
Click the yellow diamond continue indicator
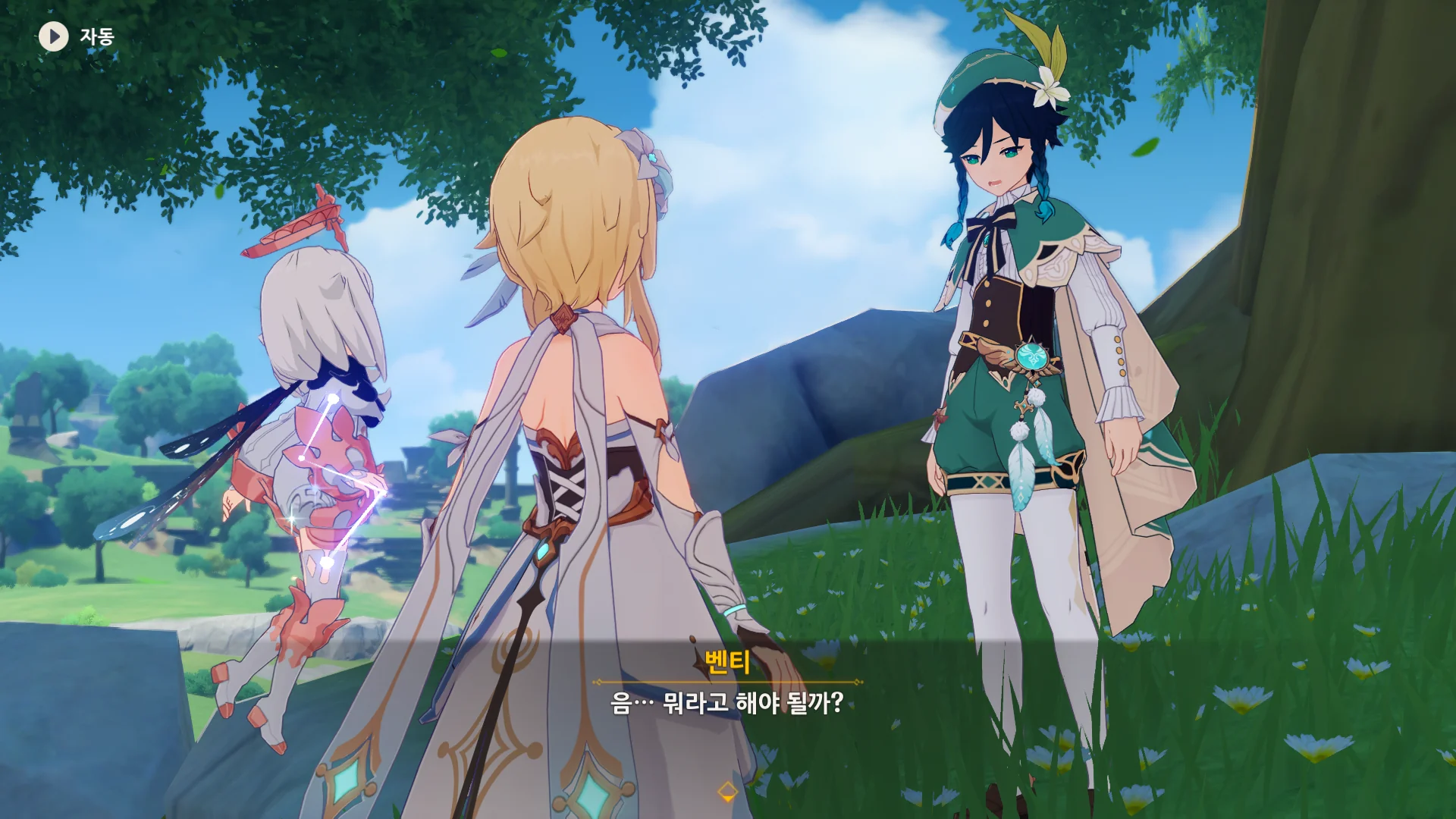727,792
